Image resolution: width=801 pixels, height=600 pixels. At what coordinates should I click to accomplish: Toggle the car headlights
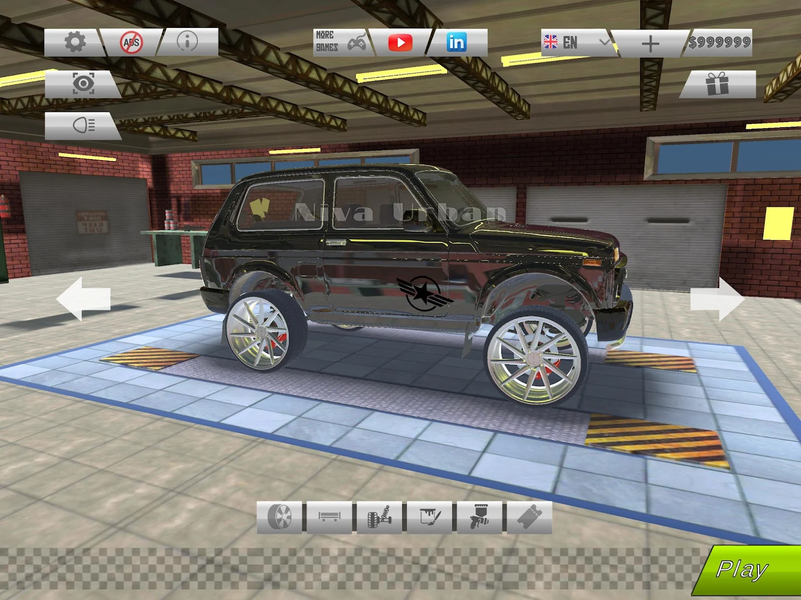82,126
